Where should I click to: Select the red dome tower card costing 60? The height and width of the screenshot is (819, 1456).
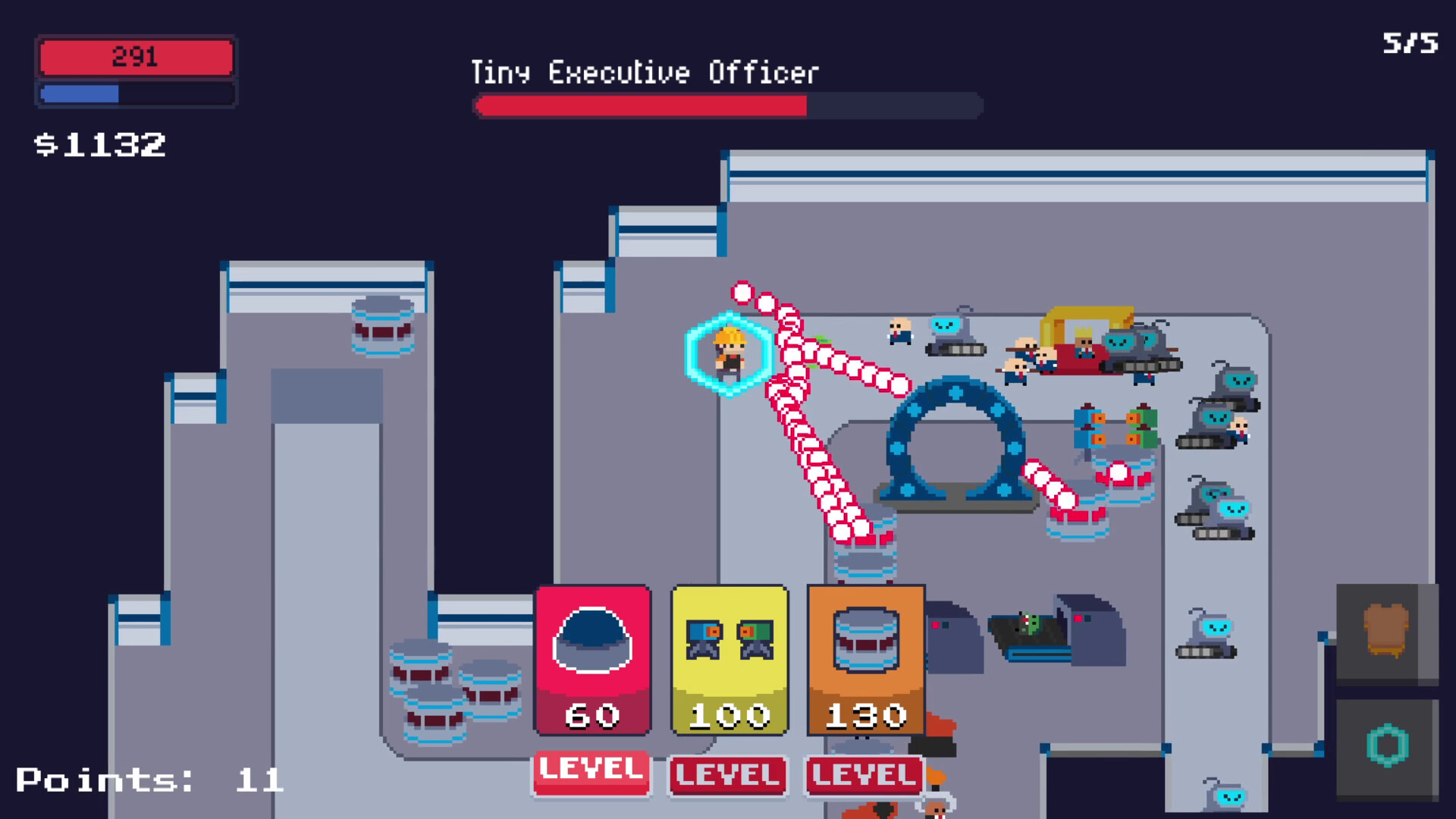592,660
